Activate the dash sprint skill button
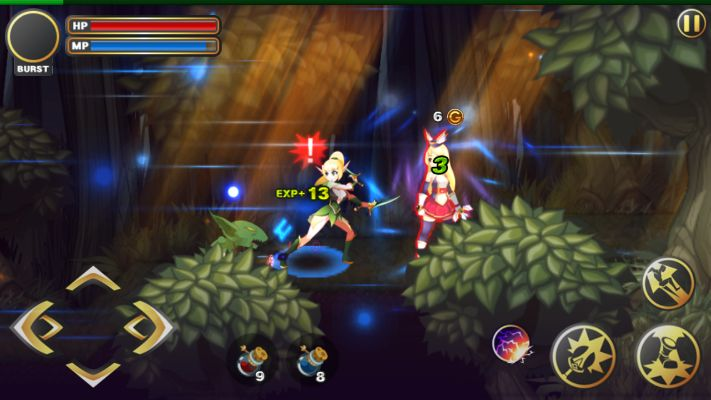The height and width of the screenshot is (400, 711). pyautogui.click(x=667, y=282)
